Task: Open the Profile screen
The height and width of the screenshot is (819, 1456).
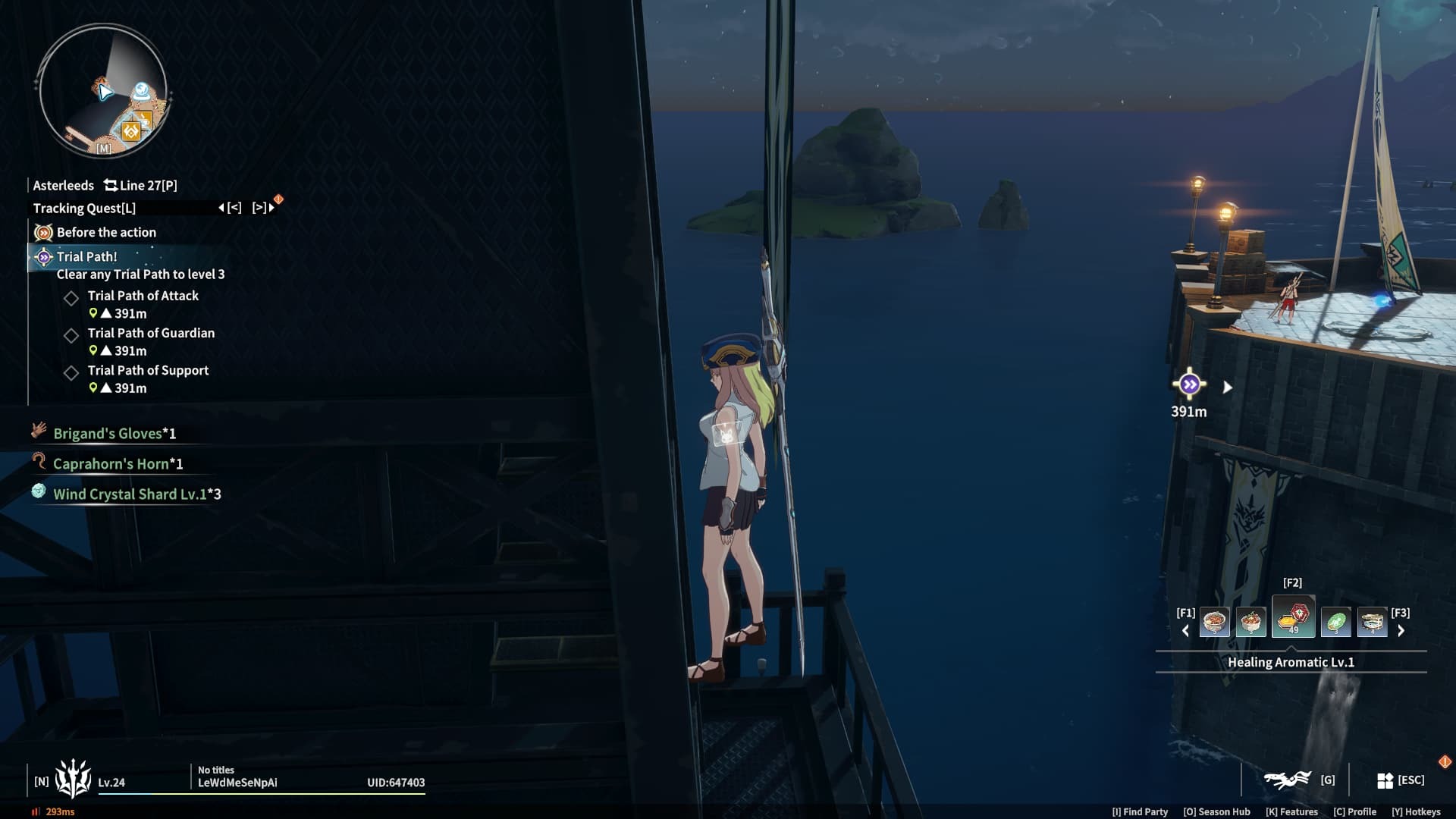Action: pos(1354,811)
